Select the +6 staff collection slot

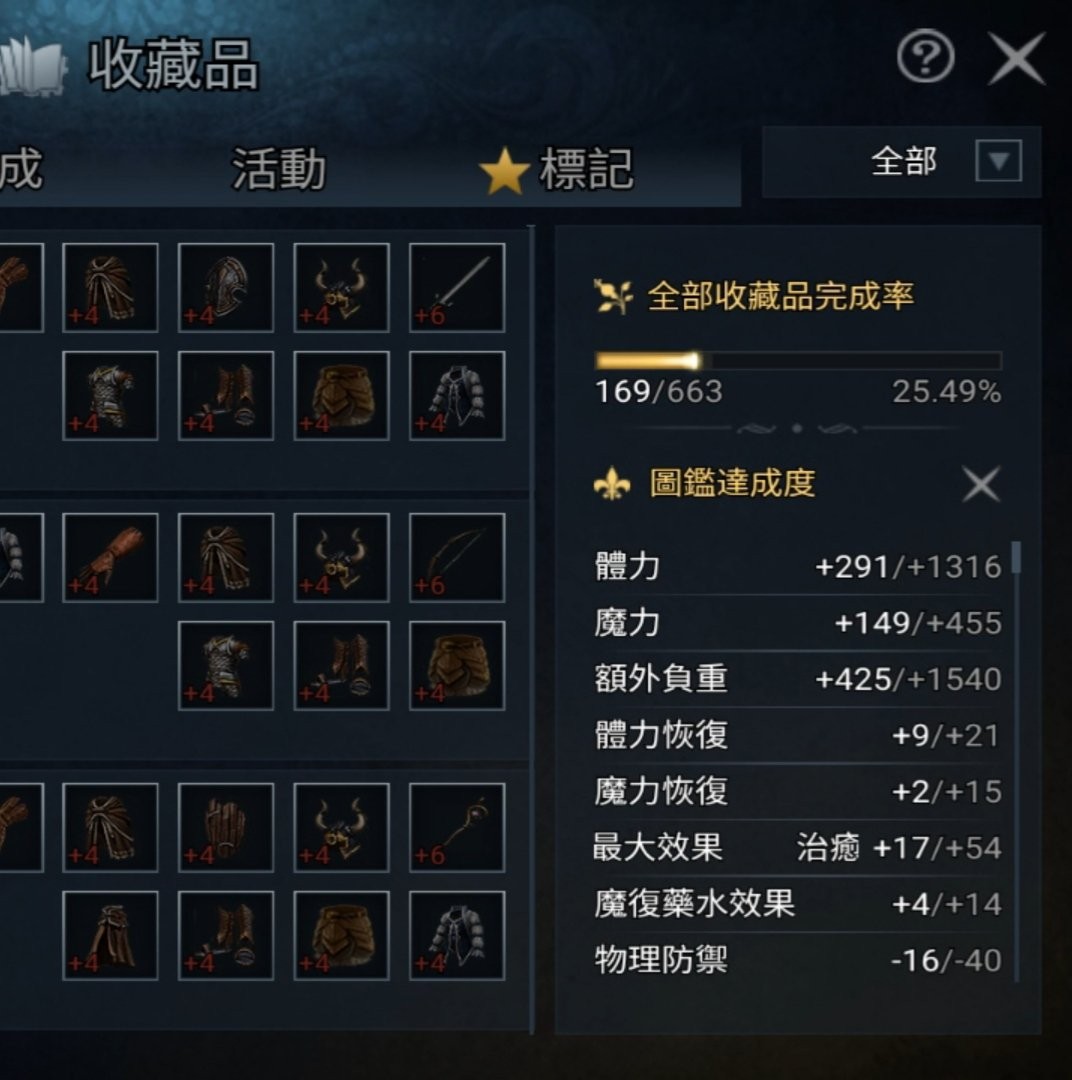click(457, 827)
